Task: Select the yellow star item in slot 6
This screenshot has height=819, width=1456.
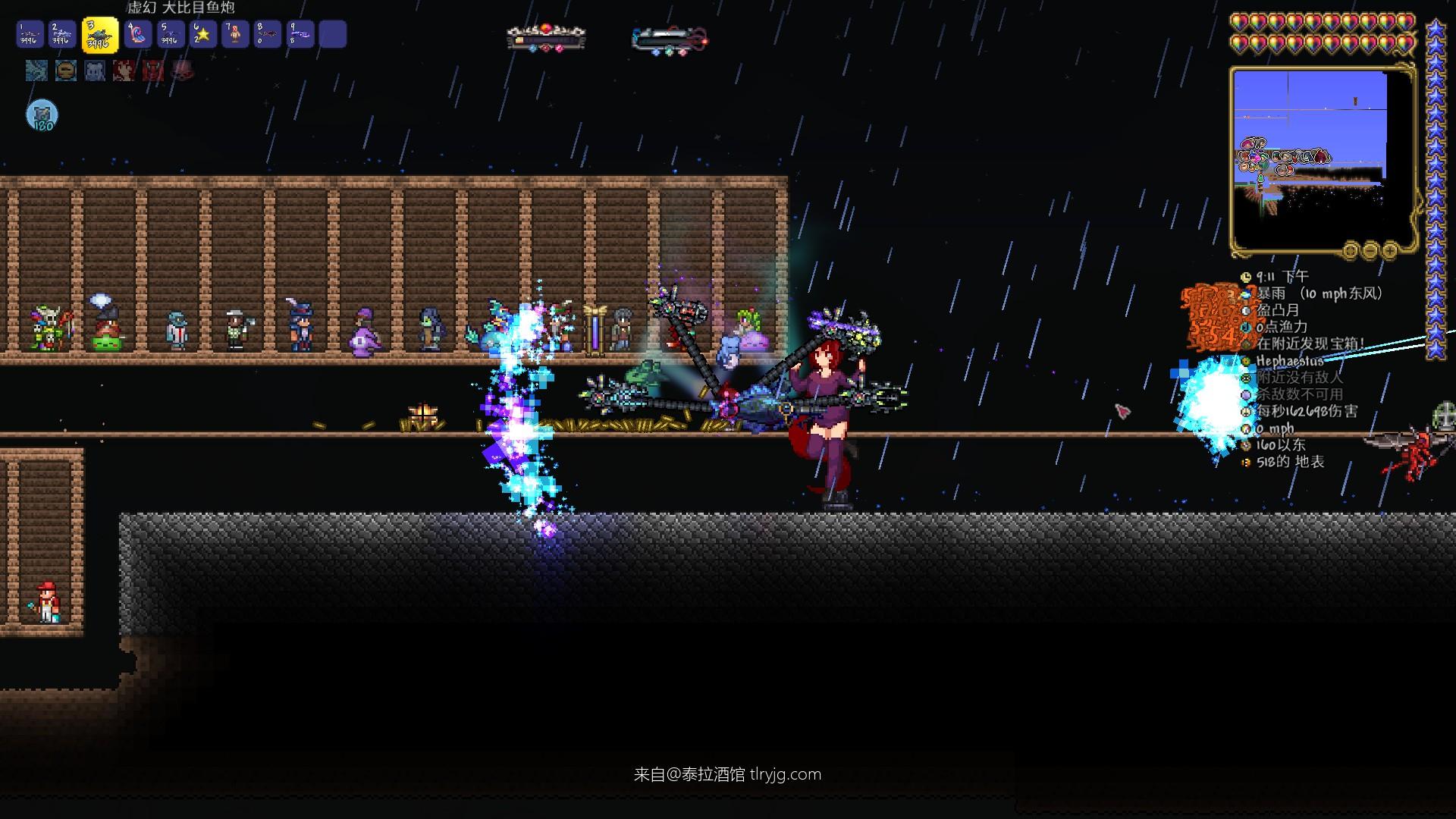Action: (x=202, y=35)
